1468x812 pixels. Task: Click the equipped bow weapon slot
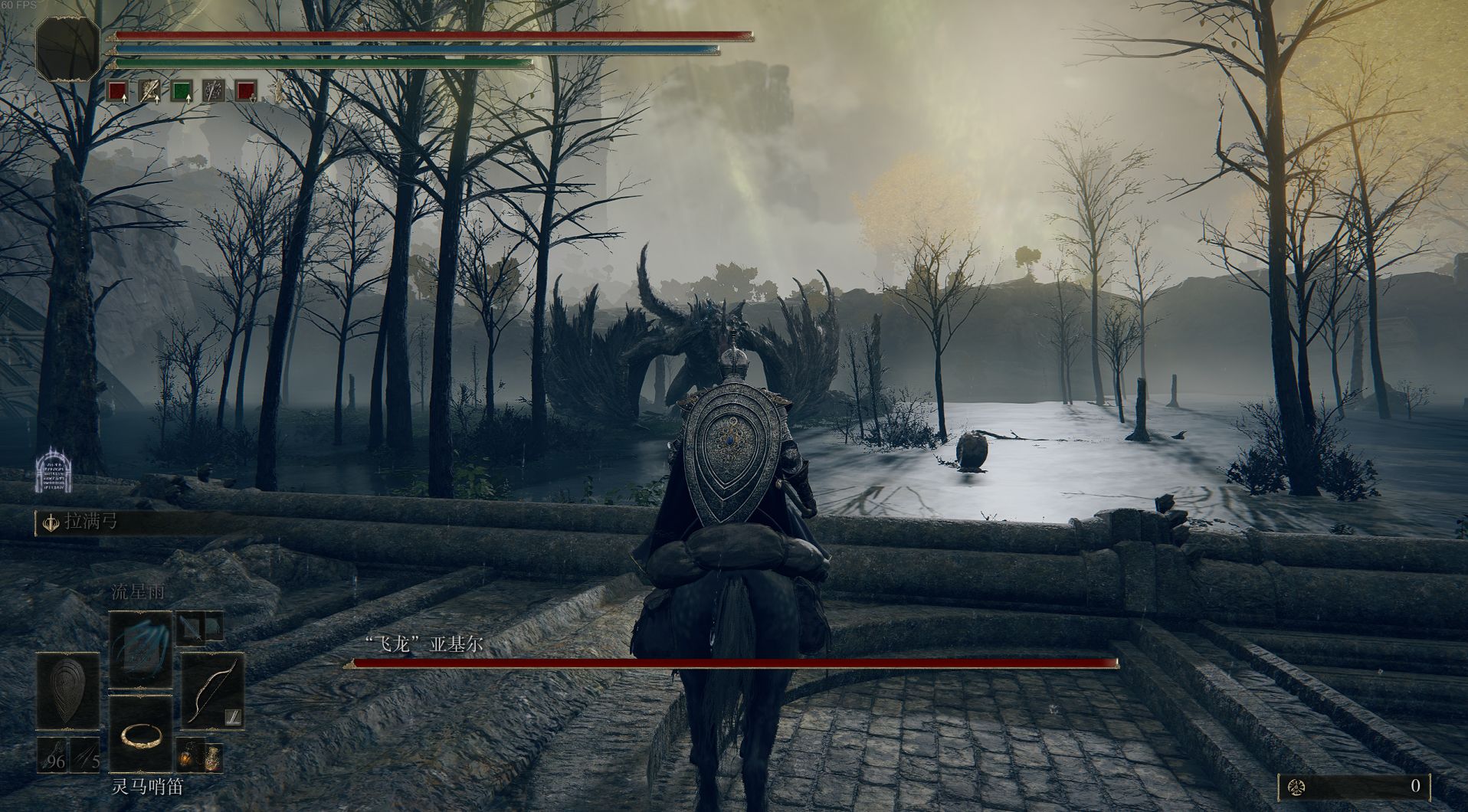tap(212, 691)
